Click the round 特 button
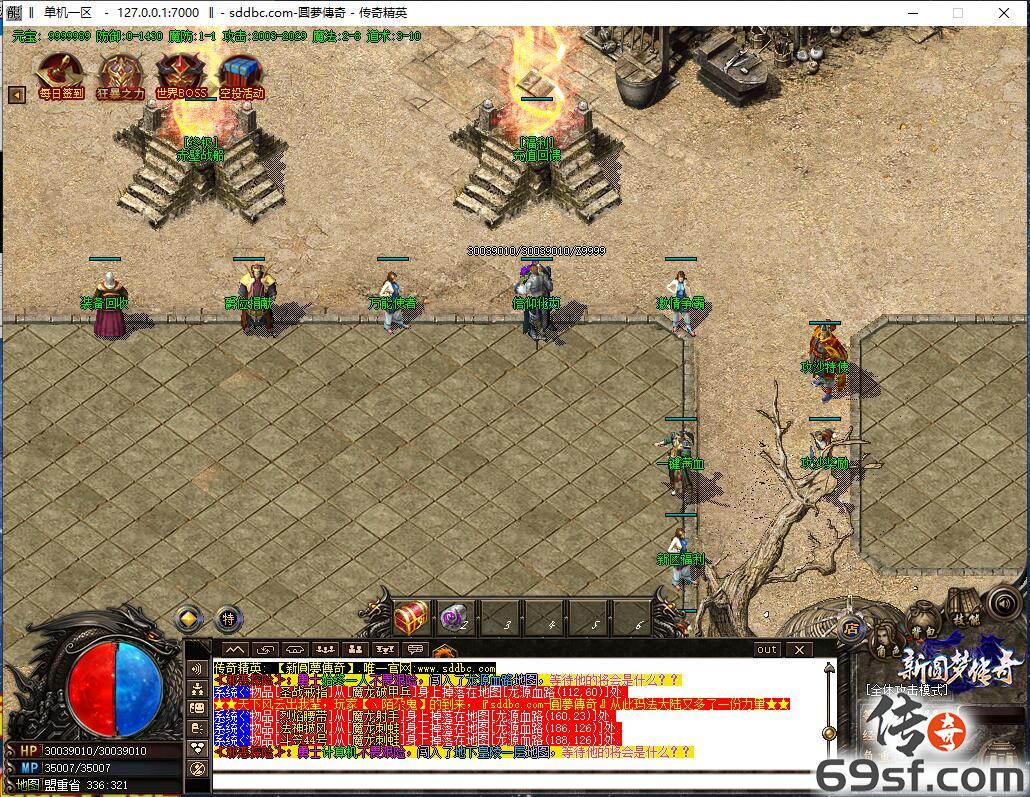 [x=229, y=619]
